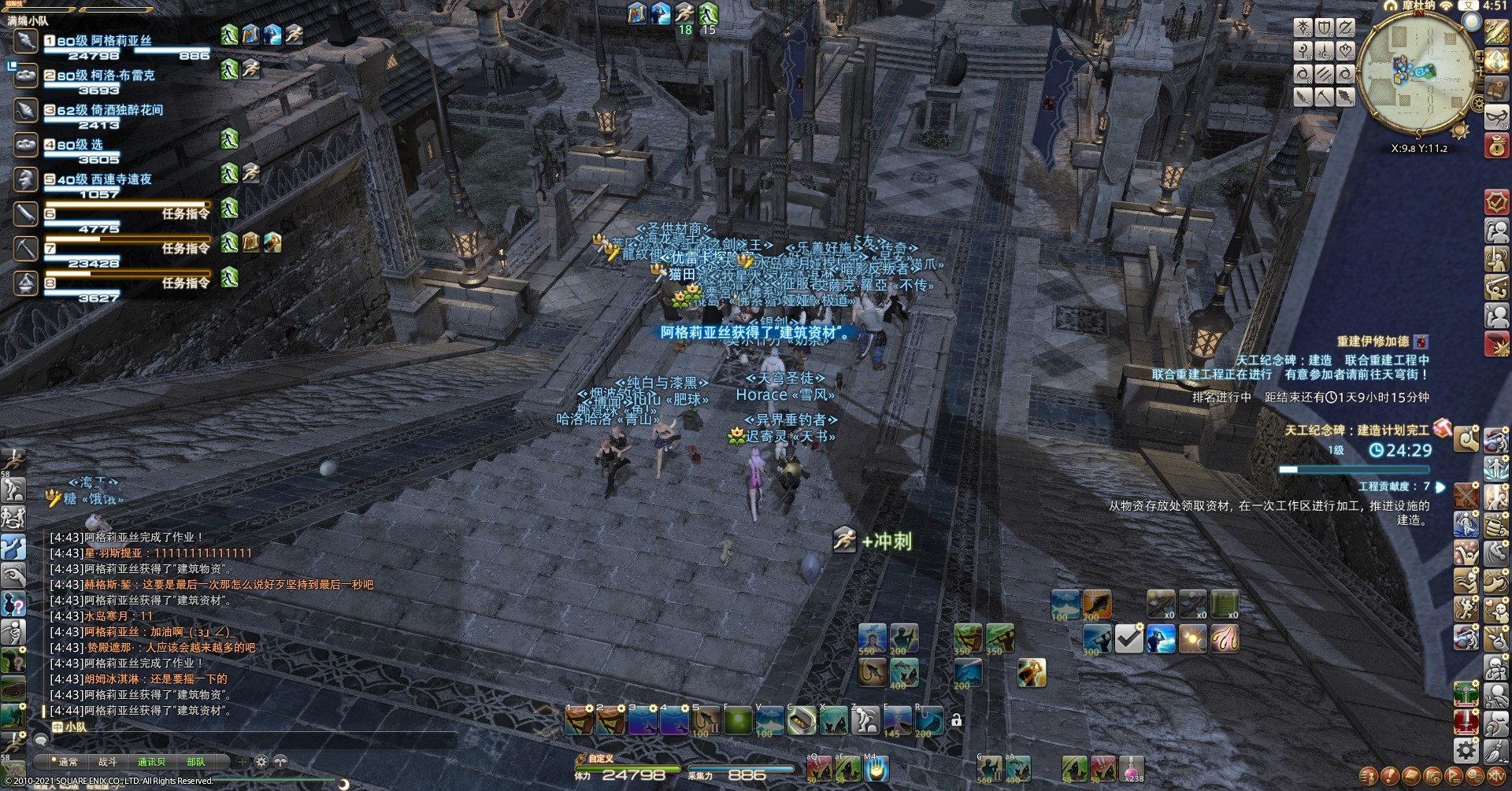Viewport: 1512px width, 791px height.
Task: Open the 通讯贝 chat tab
Action: pos(151,762)
